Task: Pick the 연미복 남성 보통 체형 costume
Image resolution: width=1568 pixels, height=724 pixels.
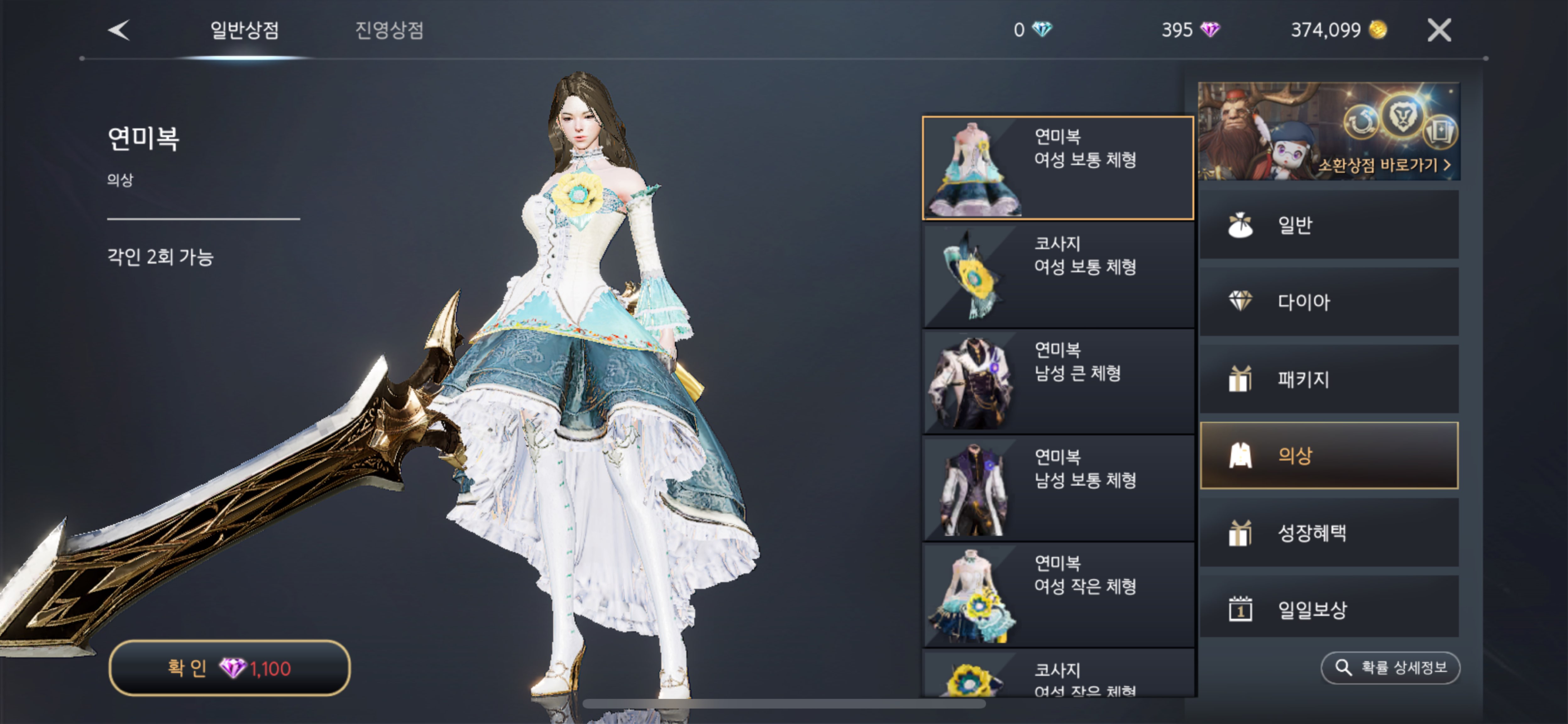Action: point(1057,489)
